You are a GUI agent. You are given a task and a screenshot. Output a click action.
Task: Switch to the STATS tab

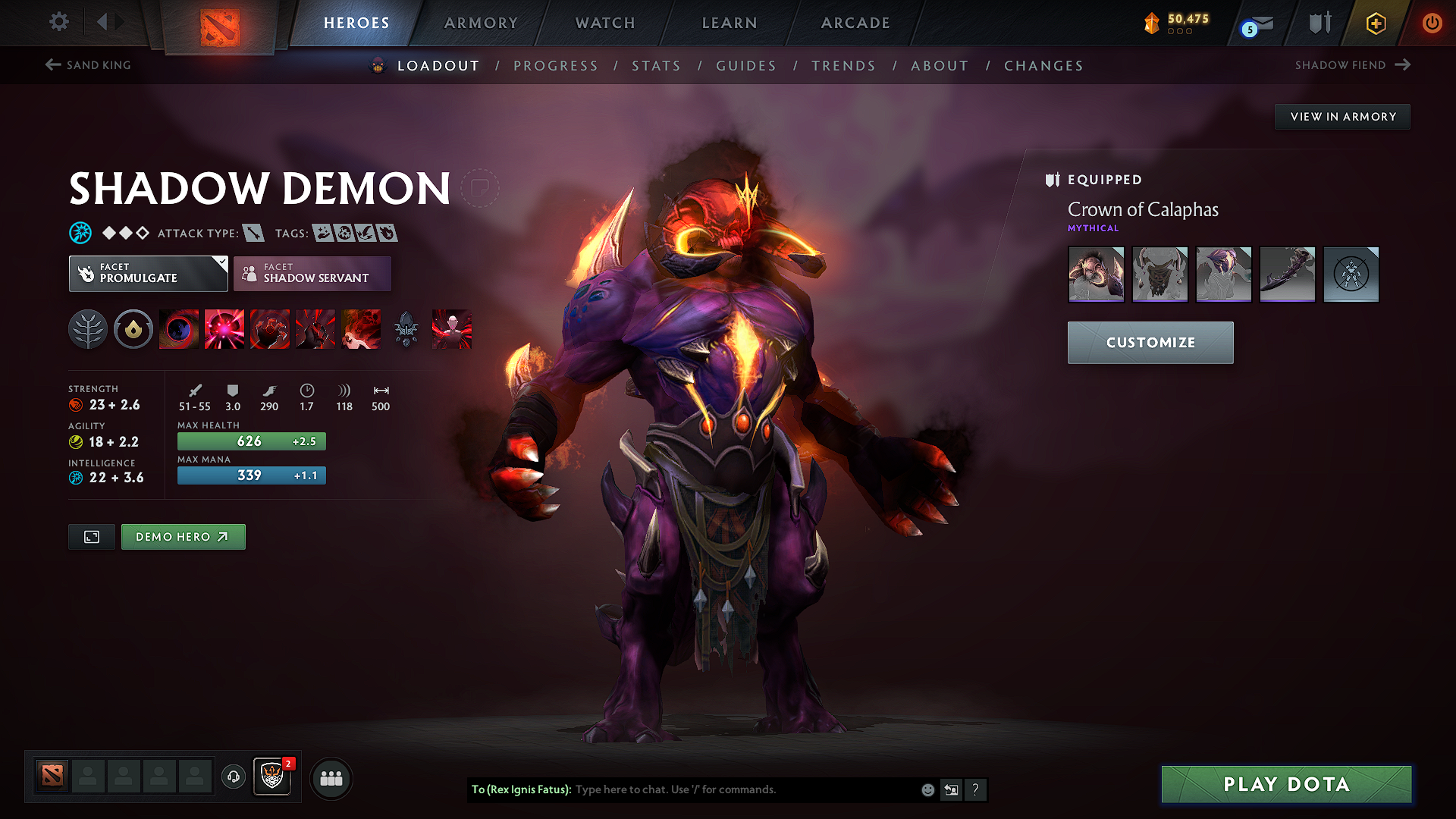coord(656,66)
